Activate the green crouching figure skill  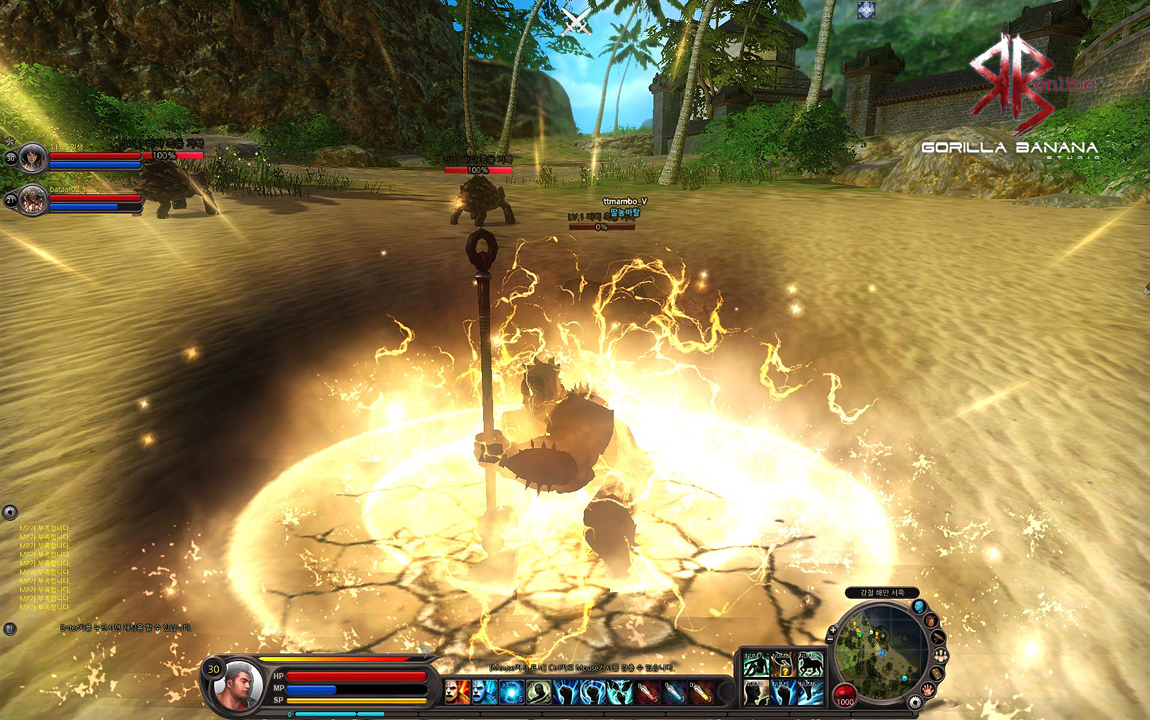[x=540, y=691]
